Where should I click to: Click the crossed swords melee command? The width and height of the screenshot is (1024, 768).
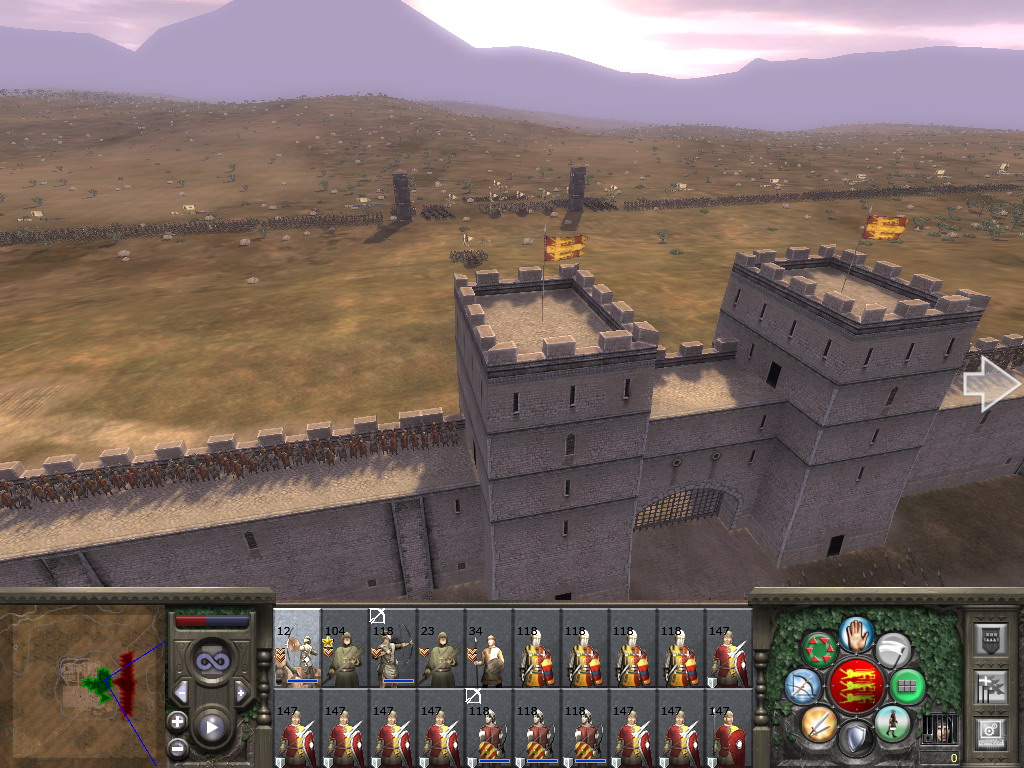point(817,722)
